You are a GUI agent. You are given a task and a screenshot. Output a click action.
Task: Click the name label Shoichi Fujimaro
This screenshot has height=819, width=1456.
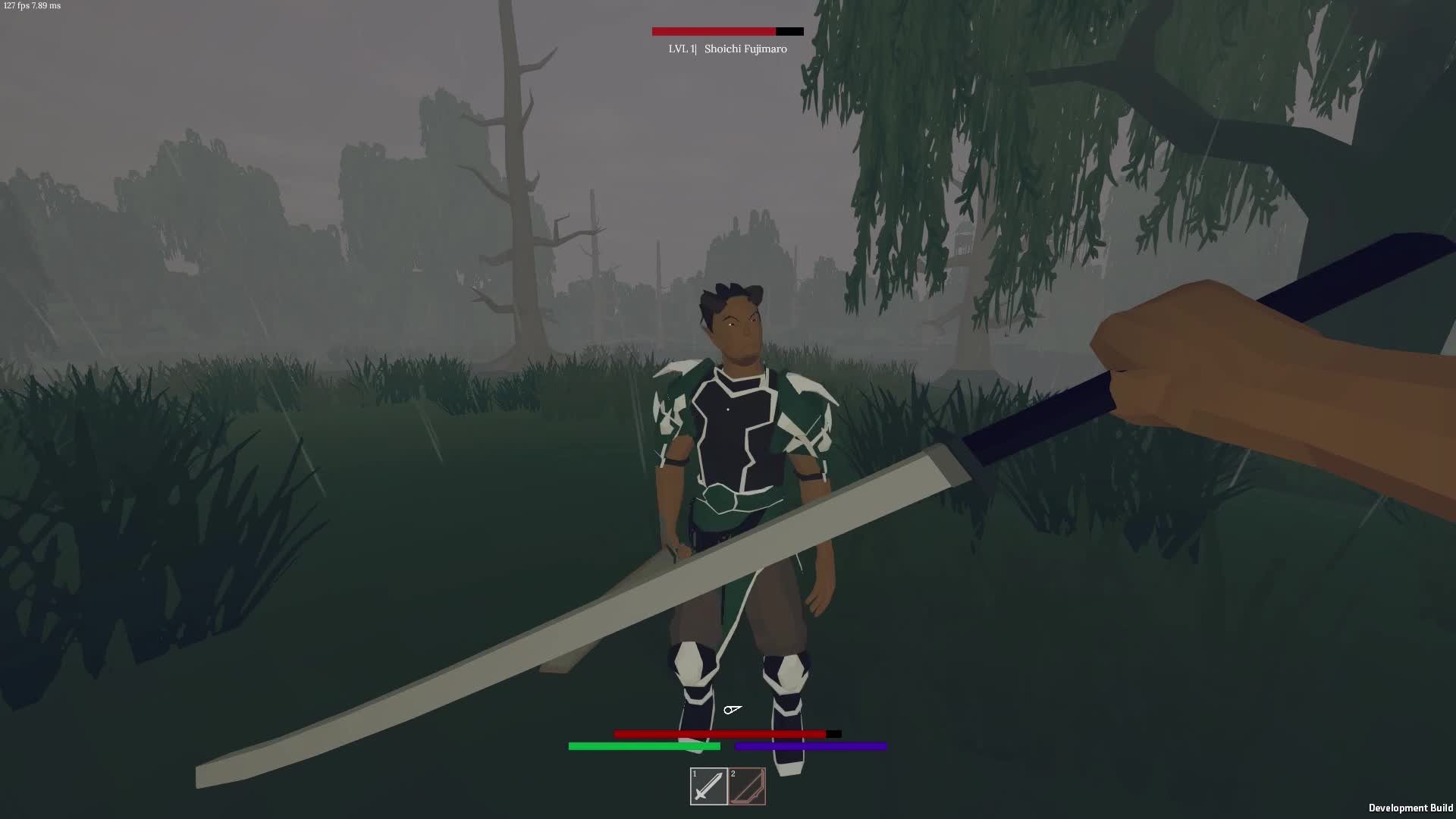coord(744,49)
